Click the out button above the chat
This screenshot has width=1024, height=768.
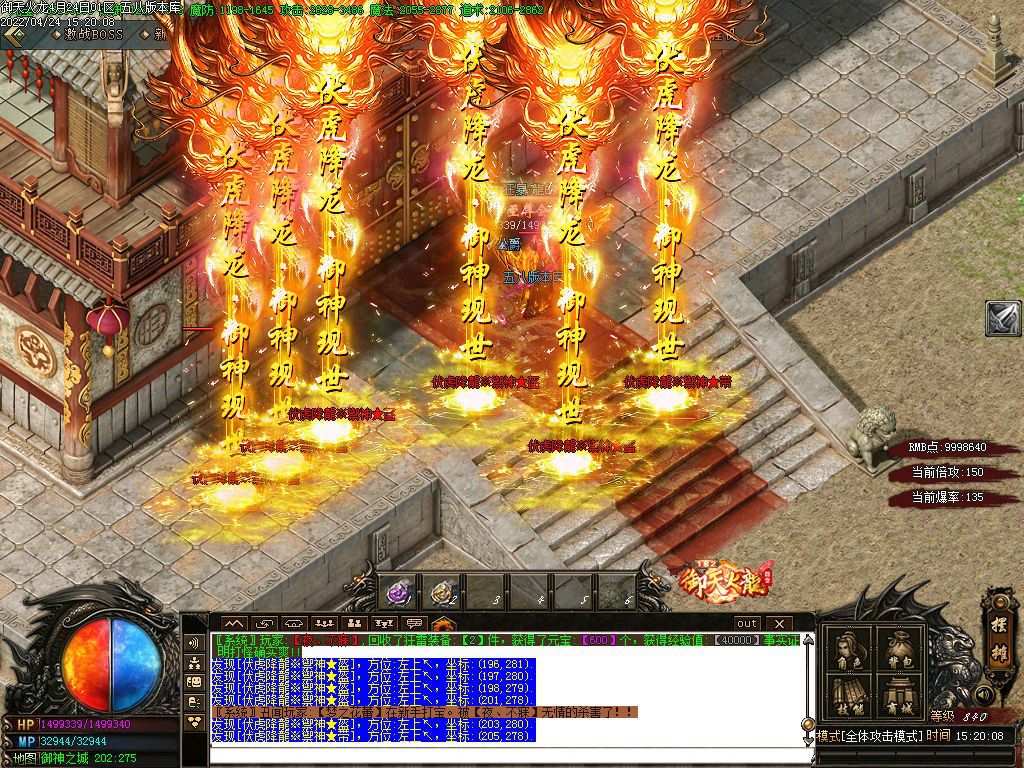747,623
